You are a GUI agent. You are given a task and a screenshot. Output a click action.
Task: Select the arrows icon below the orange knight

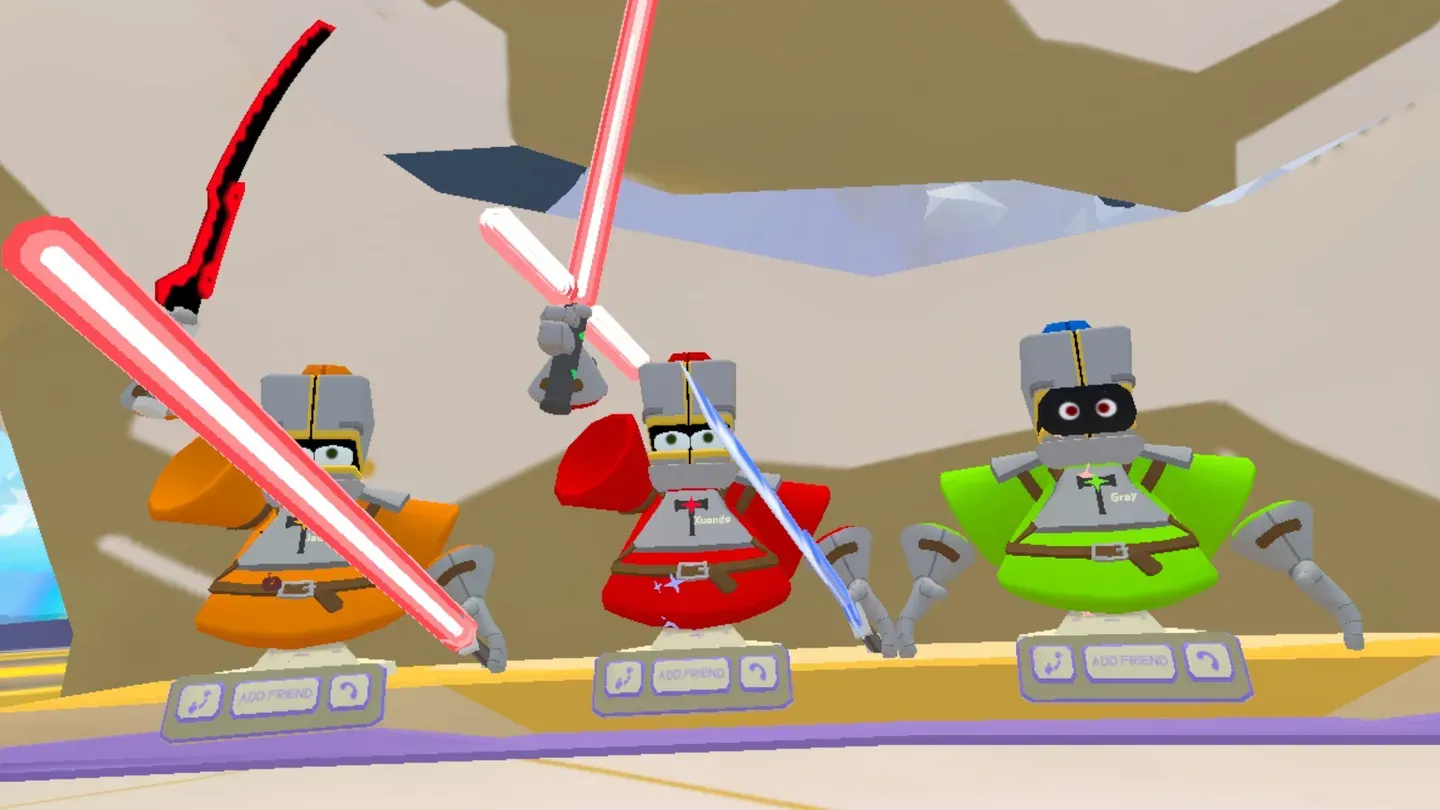[200, 701]
